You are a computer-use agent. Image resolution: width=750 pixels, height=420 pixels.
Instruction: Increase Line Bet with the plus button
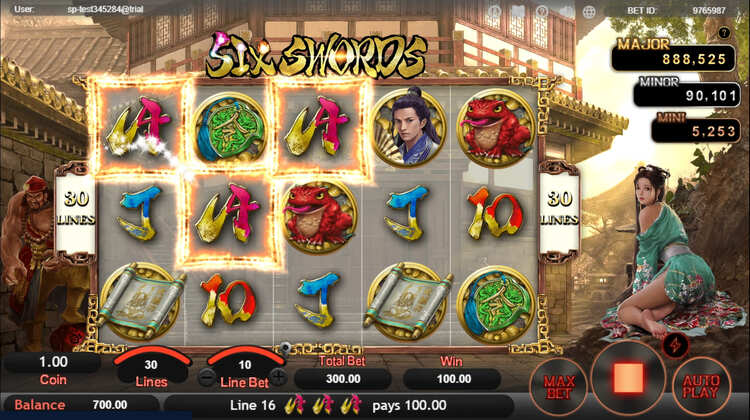(x=279, y=378)
